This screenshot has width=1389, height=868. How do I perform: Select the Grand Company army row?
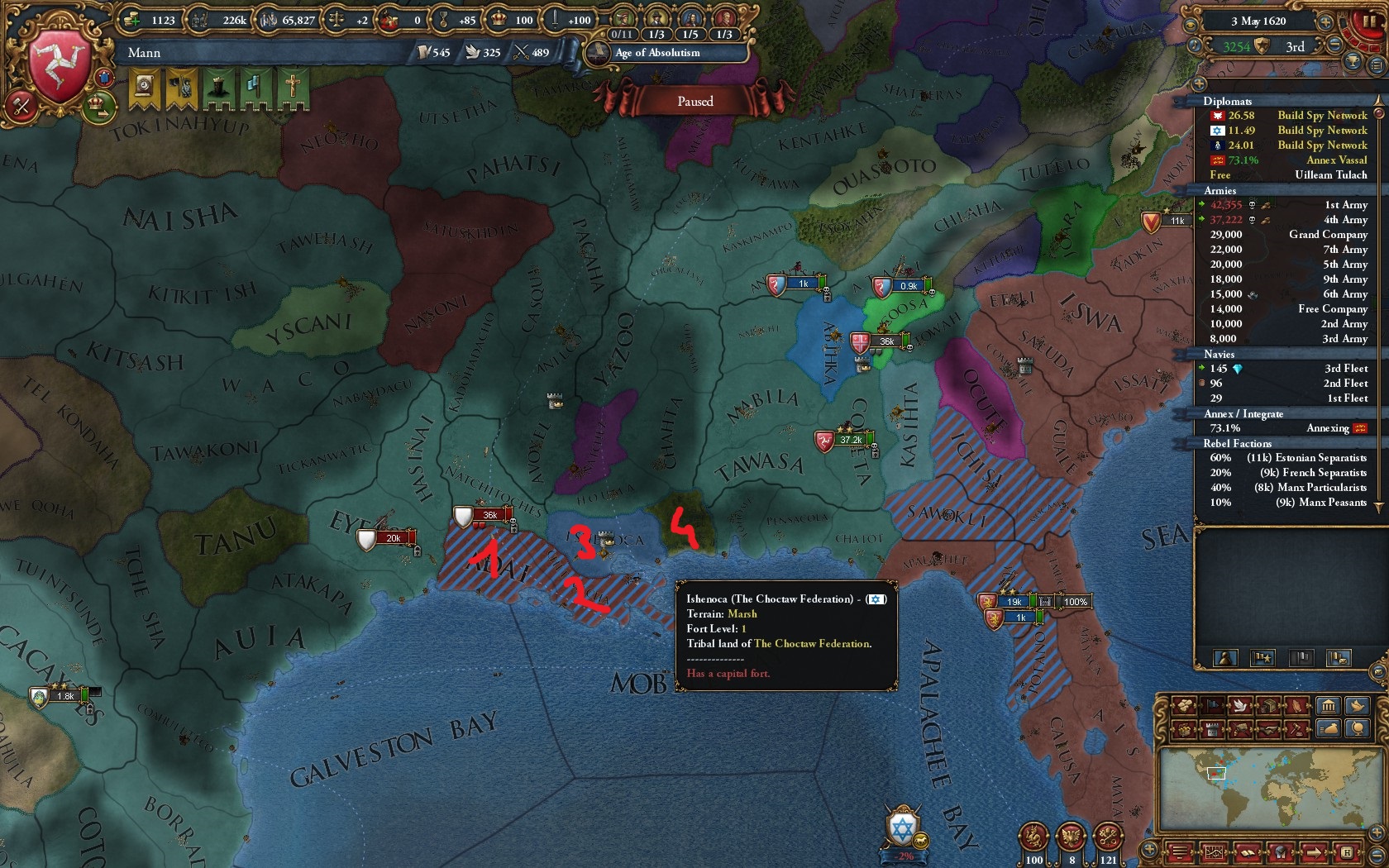(1284, 235)
